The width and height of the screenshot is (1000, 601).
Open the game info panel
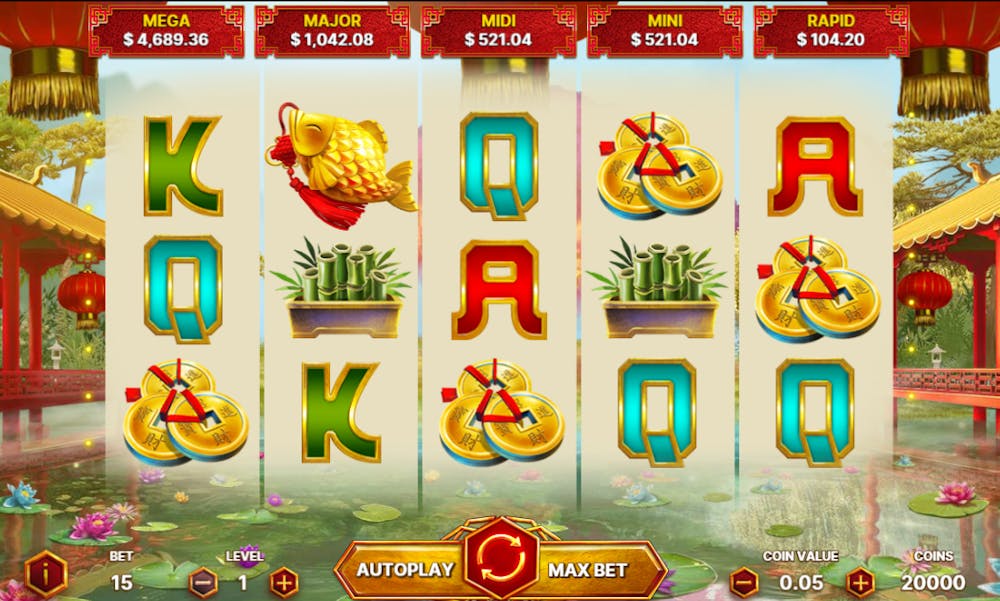tap(46, 575)
